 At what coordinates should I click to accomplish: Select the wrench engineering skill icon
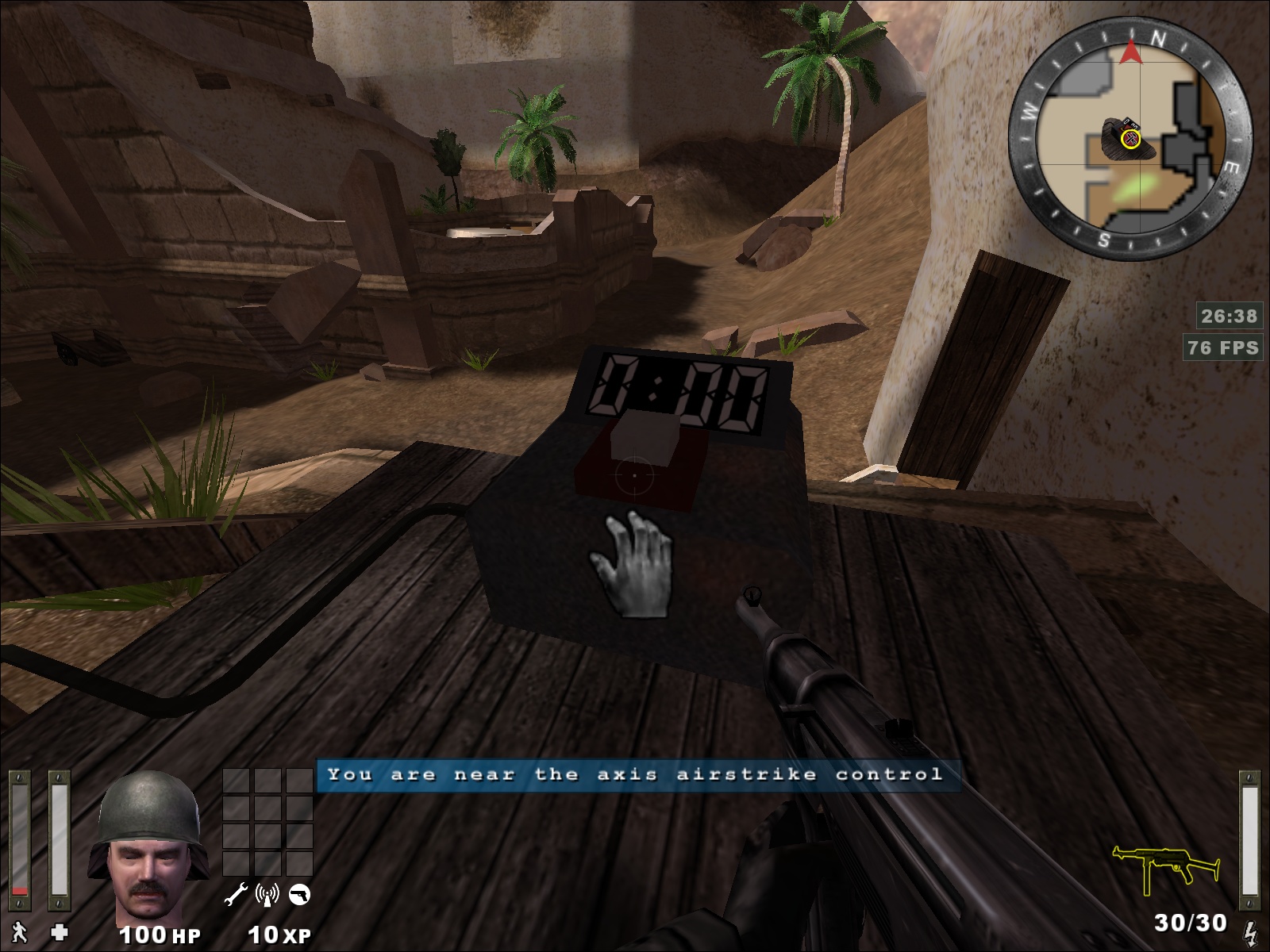236,896
